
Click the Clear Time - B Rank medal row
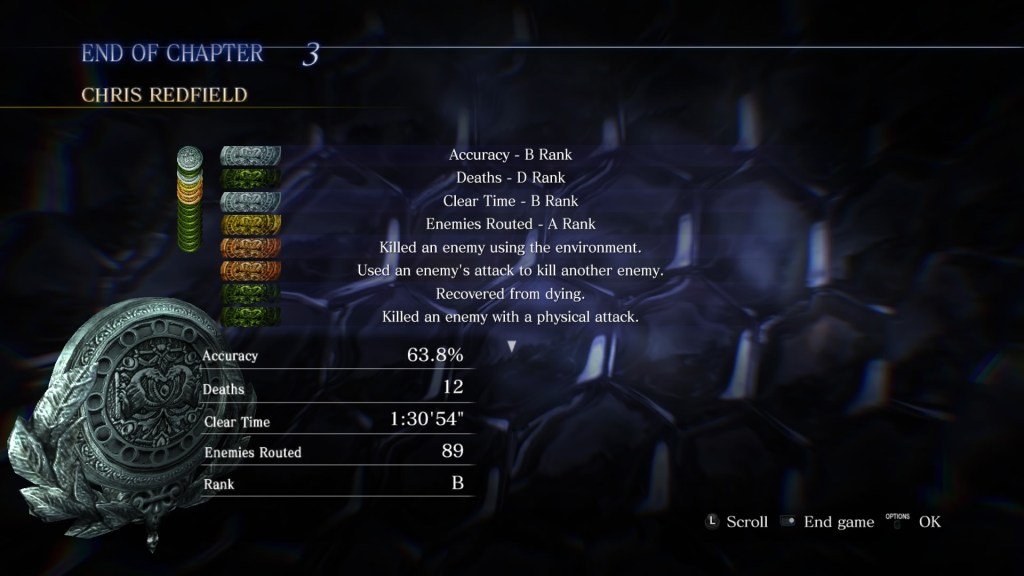click(x=510, y=201)
